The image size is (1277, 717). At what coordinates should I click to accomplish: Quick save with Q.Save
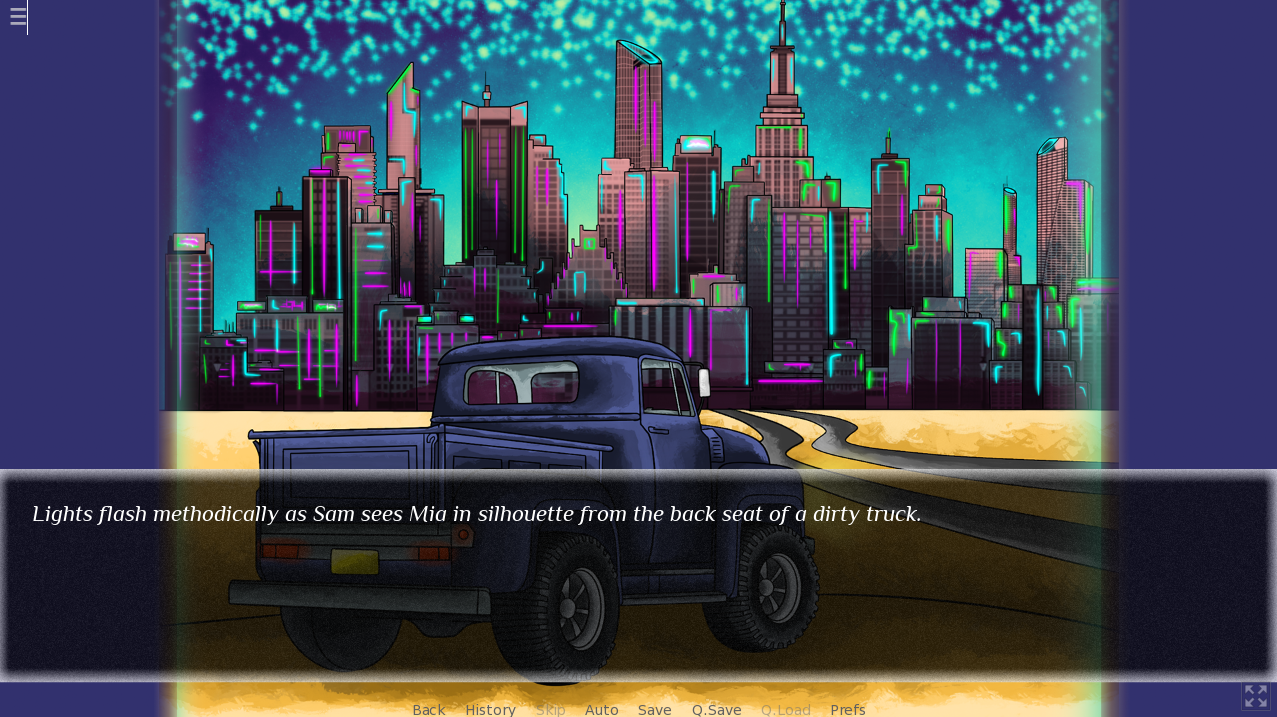pyautogui.click(x=716, y=709)
